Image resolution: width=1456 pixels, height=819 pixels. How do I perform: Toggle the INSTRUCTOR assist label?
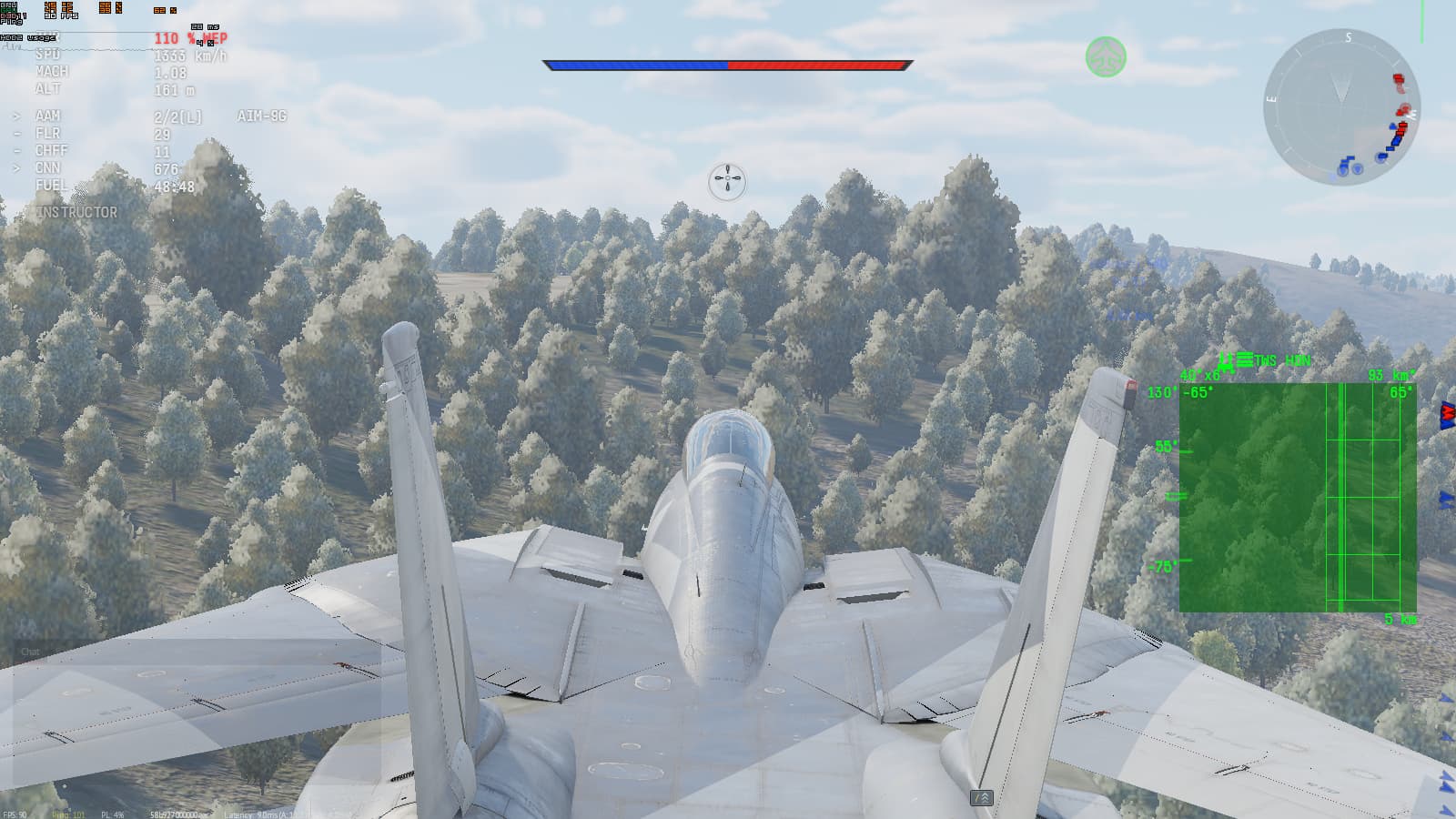coord(76,211)
